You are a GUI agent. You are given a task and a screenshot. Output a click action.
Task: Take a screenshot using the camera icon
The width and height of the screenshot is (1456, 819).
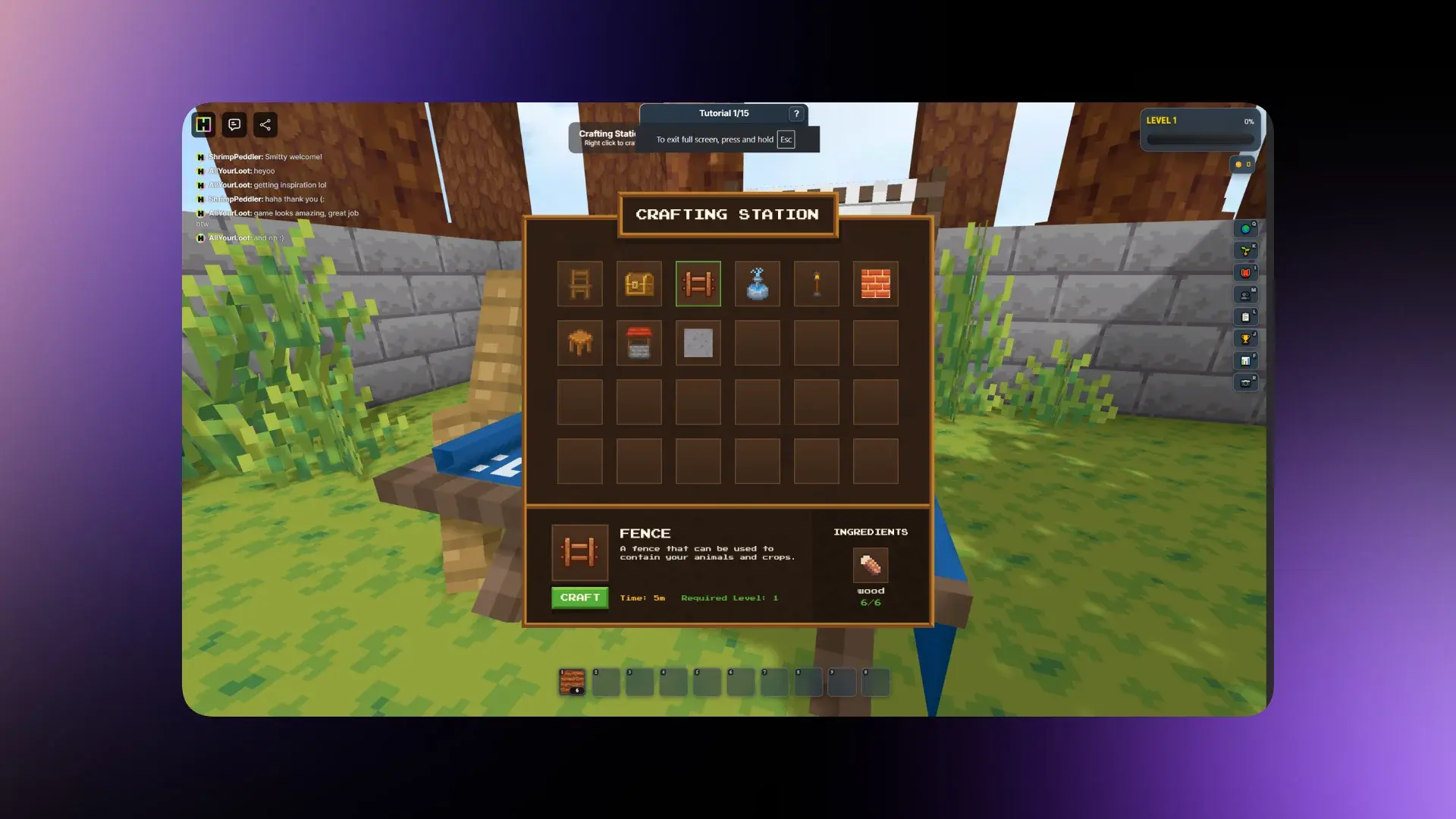[x=1246, y=381]
